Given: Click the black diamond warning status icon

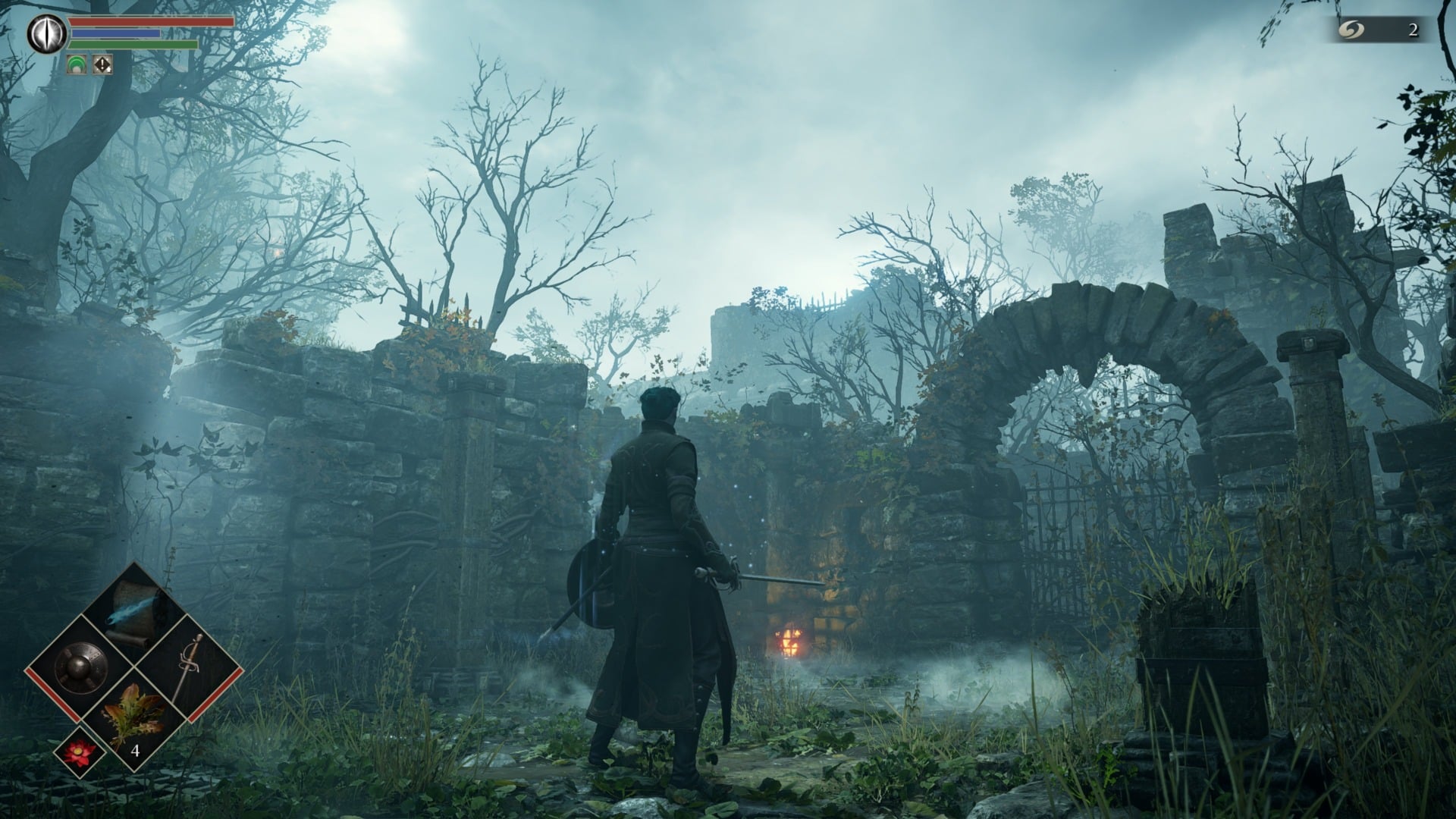Looking at the screenshot, I should (x=102, y=65).
